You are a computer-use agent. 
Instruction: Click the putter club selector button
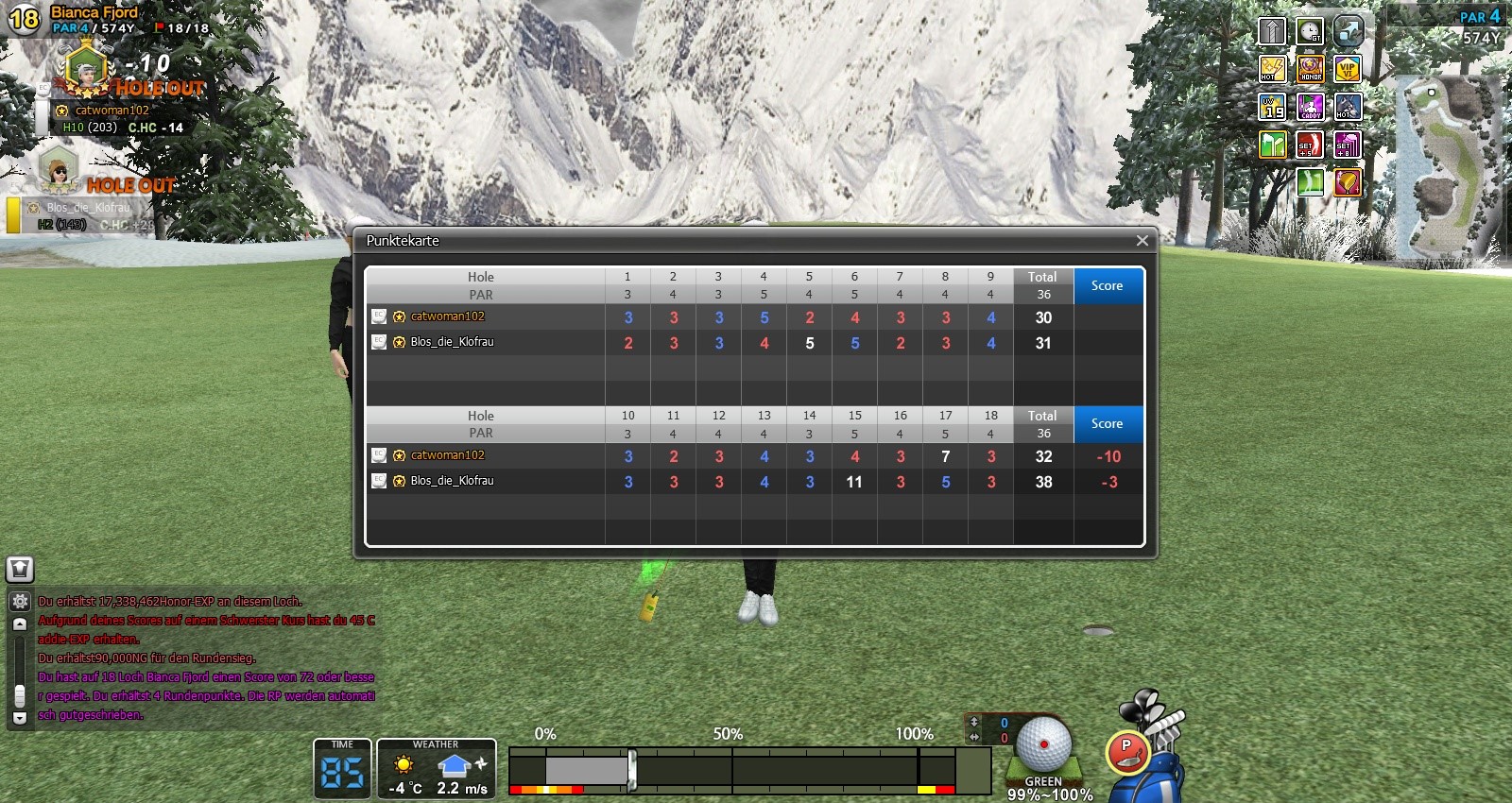coord(1125,750)
